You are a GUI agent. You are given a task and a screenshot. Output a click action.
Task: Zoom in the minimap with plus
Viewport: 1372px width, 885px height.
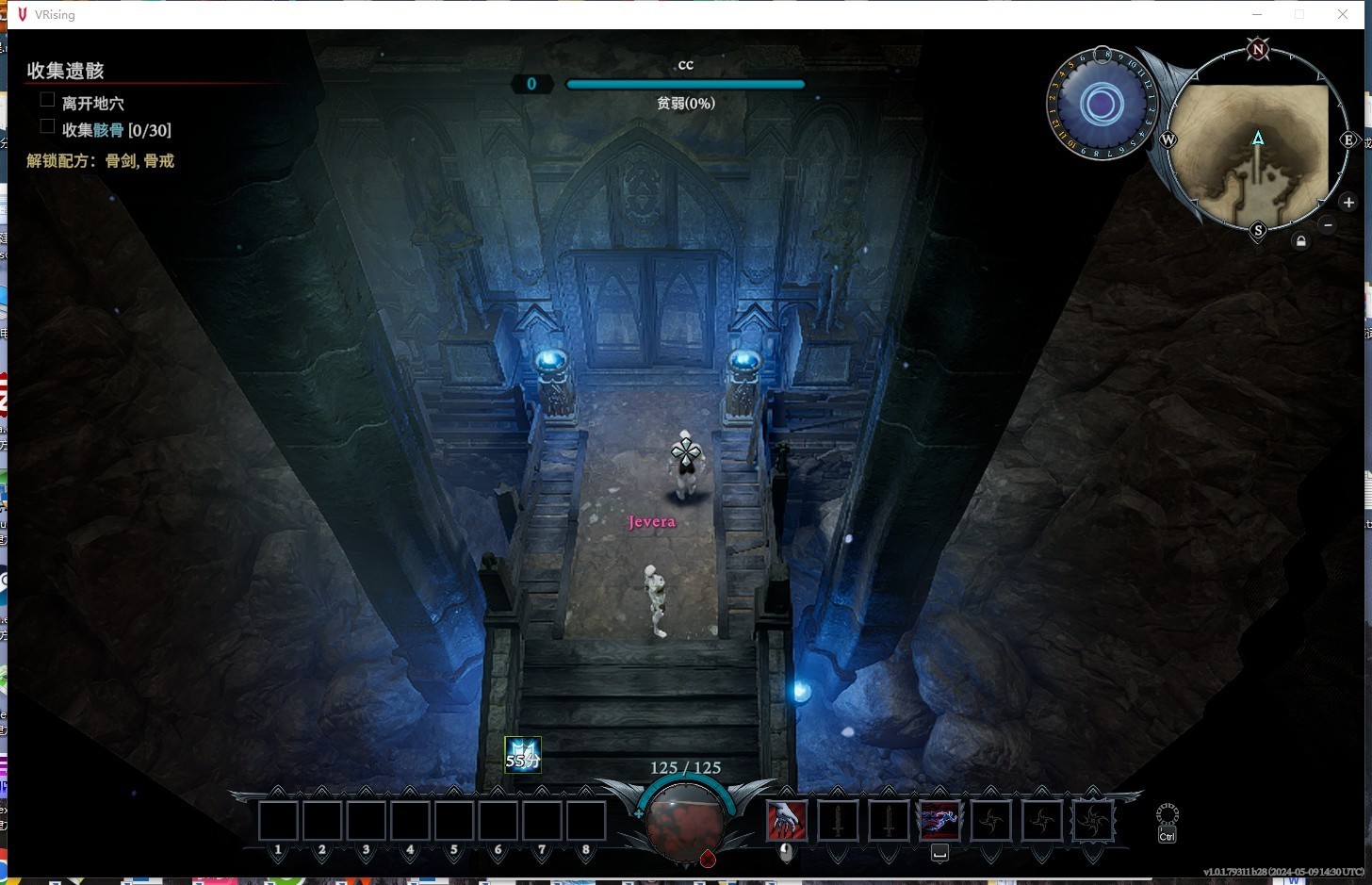(x=1348, y=203)
